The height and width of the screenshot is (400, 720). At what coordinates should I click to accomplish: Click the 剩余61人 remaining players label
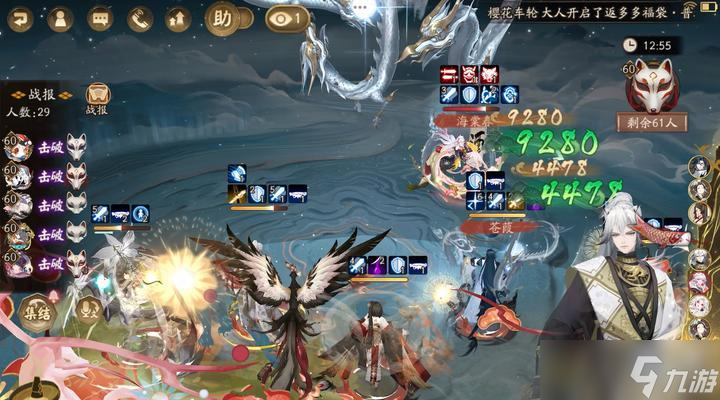click(652, 123)
